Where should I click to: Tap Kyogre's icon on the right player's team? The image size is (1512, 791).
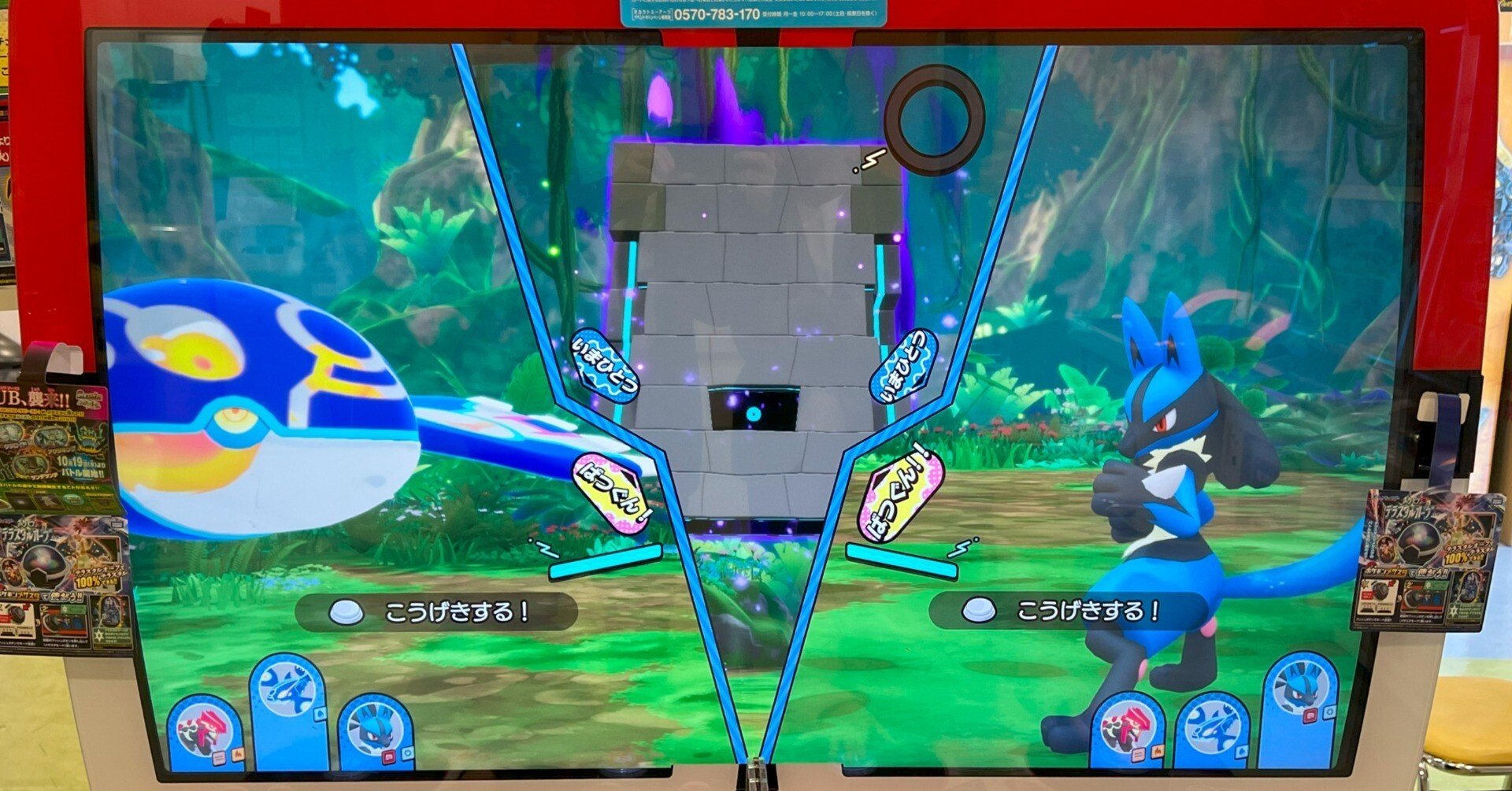[1212, 726]
